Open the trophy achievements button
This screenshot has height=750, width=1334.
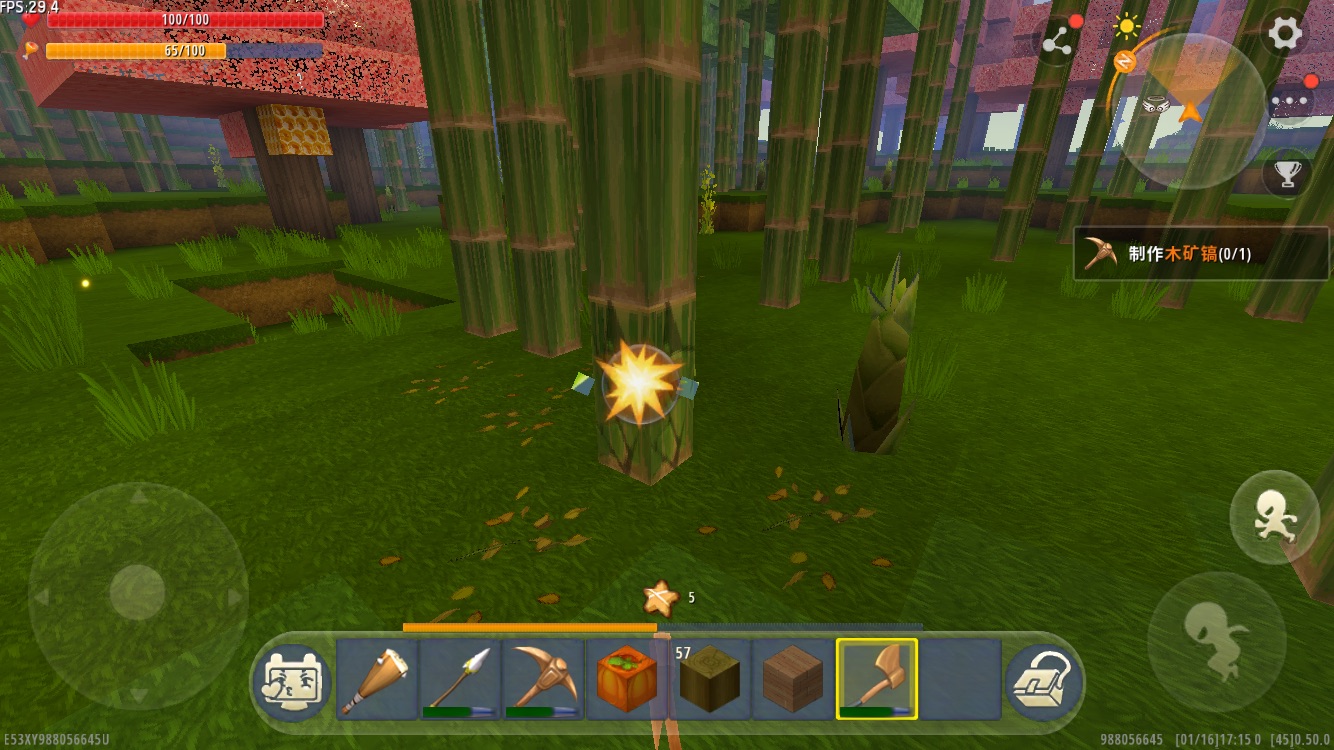[x=1287, y=174]
